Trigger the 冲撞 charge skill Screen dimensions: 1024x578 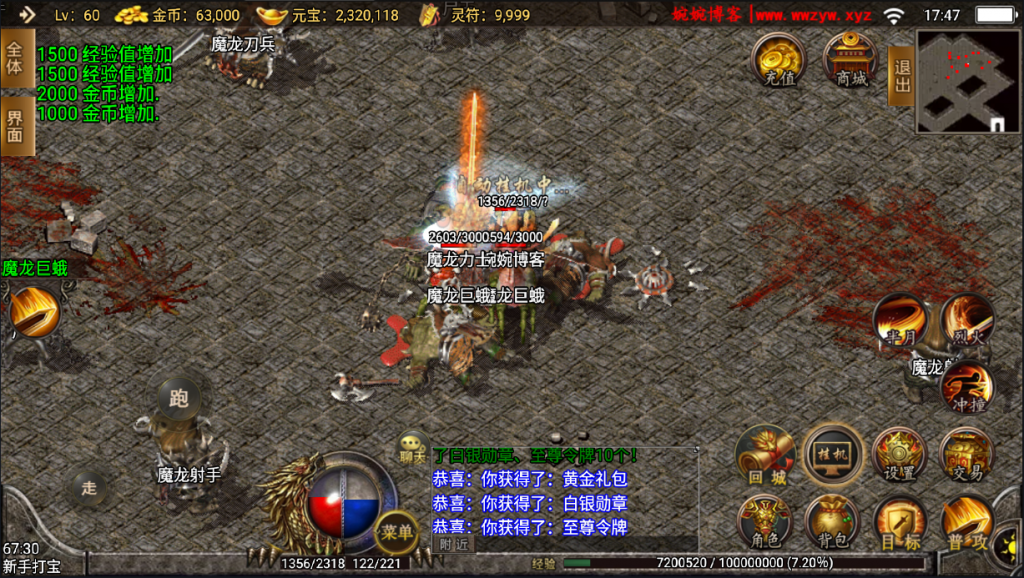(x=968, y=386)
